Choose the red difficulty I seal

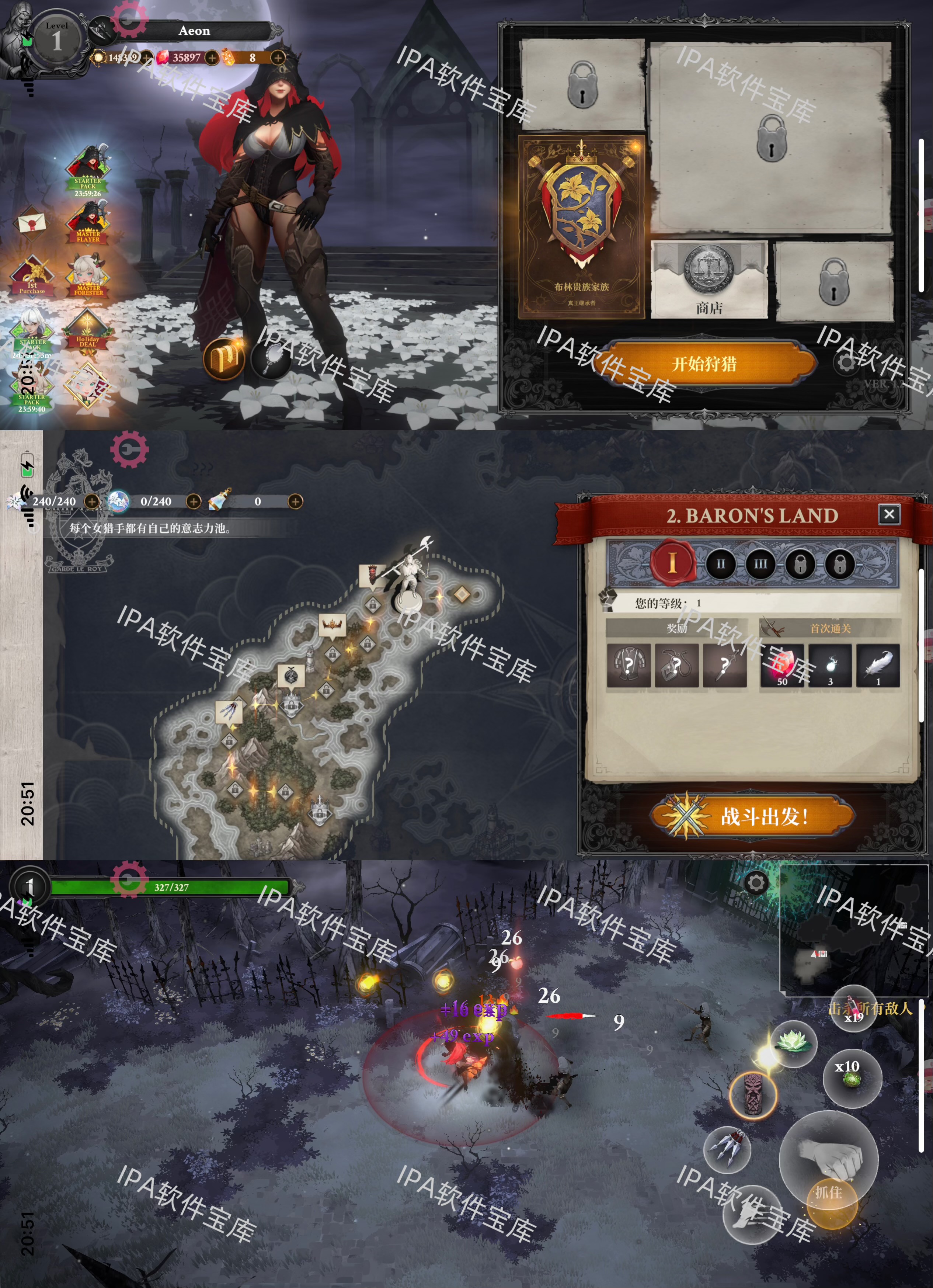672,563
